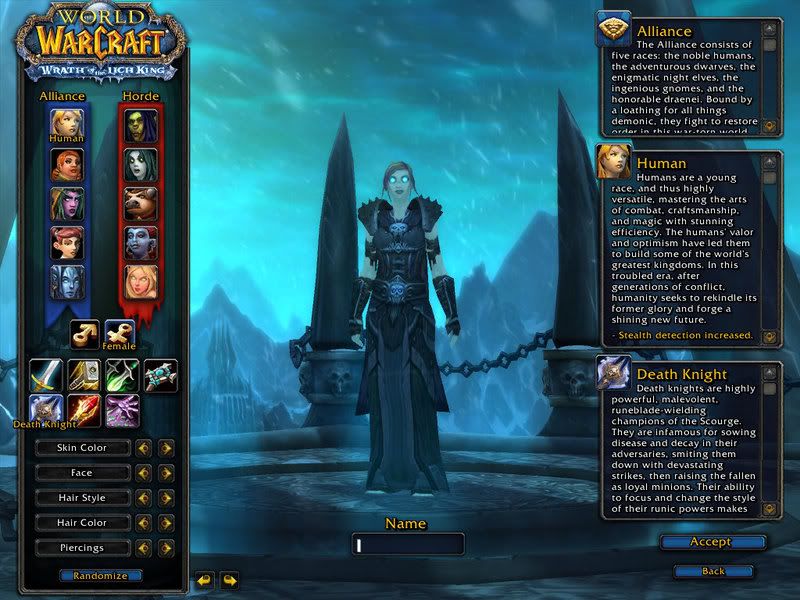Rotate the character left with the arrow button
This screenshot has width=800, height=600.
[204, 579]
